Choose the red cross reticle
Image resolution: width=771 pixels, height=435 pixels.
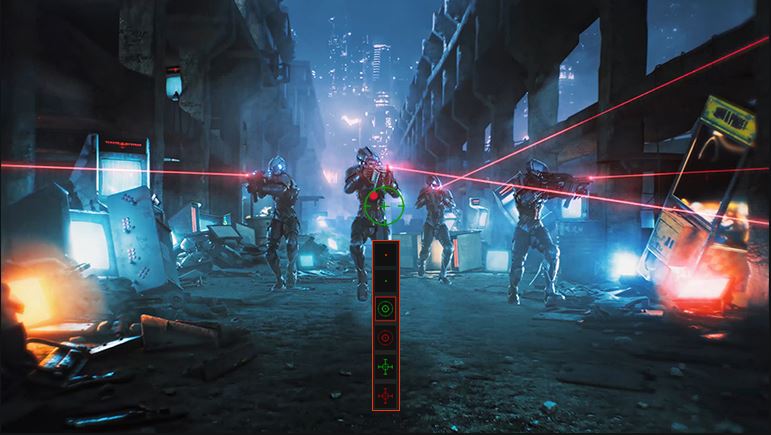tap(386, 396)
